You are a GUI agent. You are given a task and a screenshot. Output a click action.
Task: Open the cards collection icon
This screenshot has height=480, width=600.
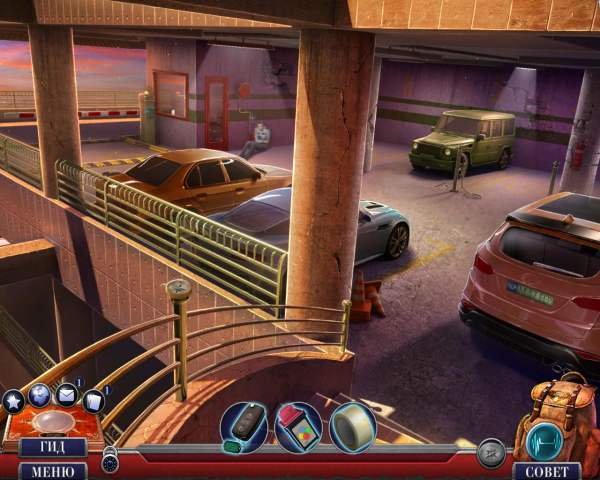(x=93, y=401)
